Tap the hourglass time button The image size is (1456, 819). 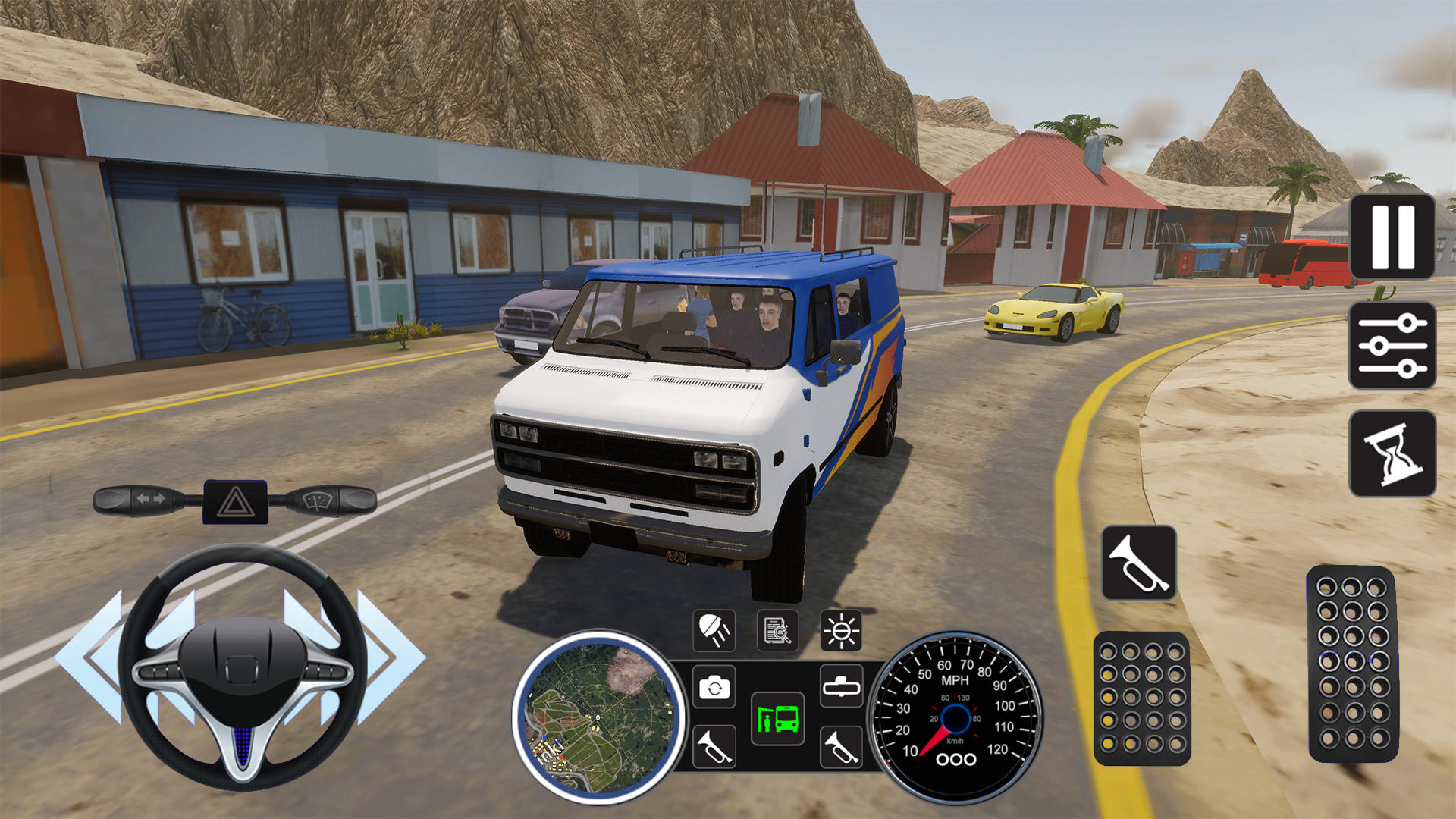click(1392, 454)
